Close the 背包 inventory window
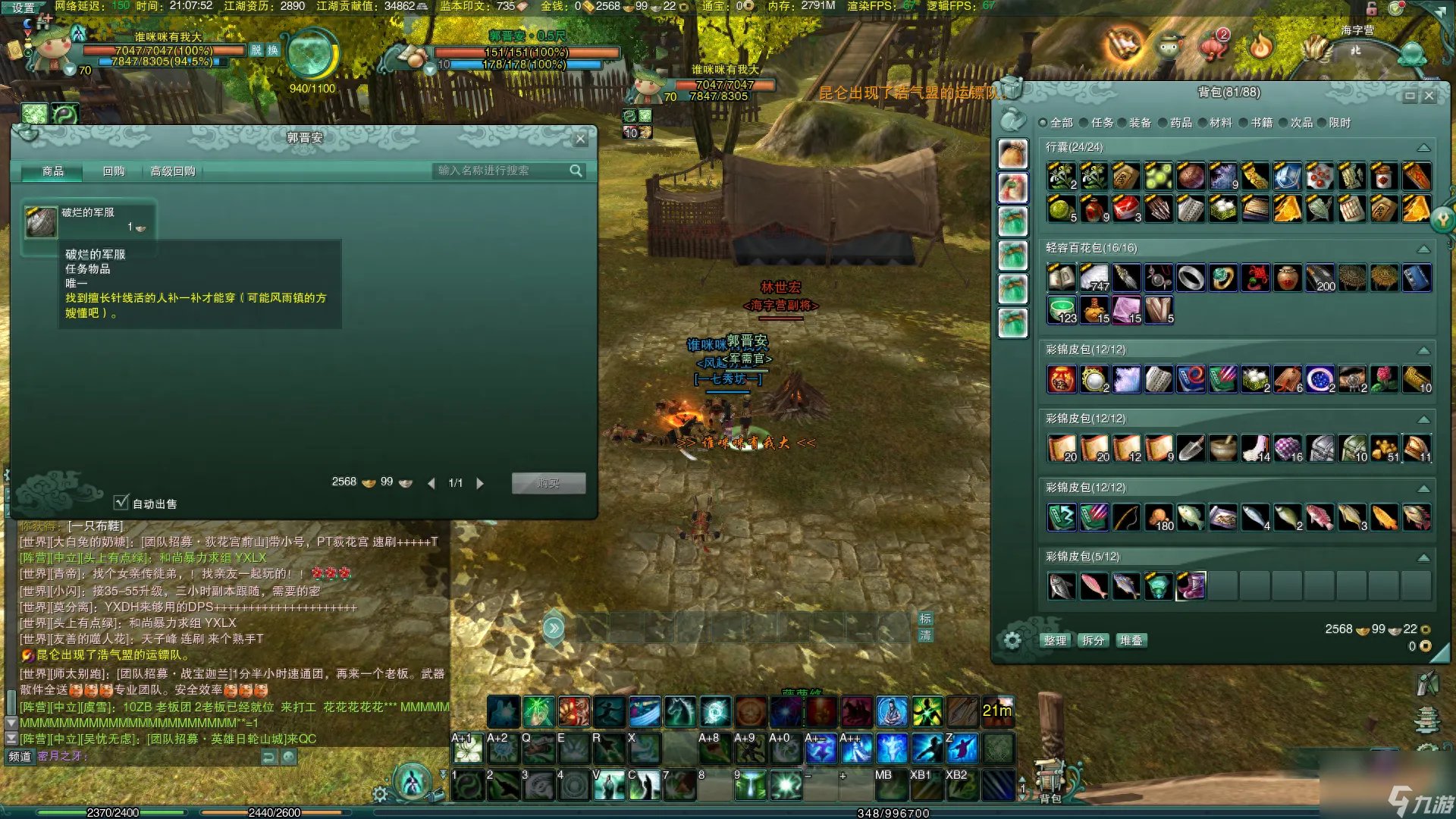The image size is (1456, 819). [x=1429, y=96]
